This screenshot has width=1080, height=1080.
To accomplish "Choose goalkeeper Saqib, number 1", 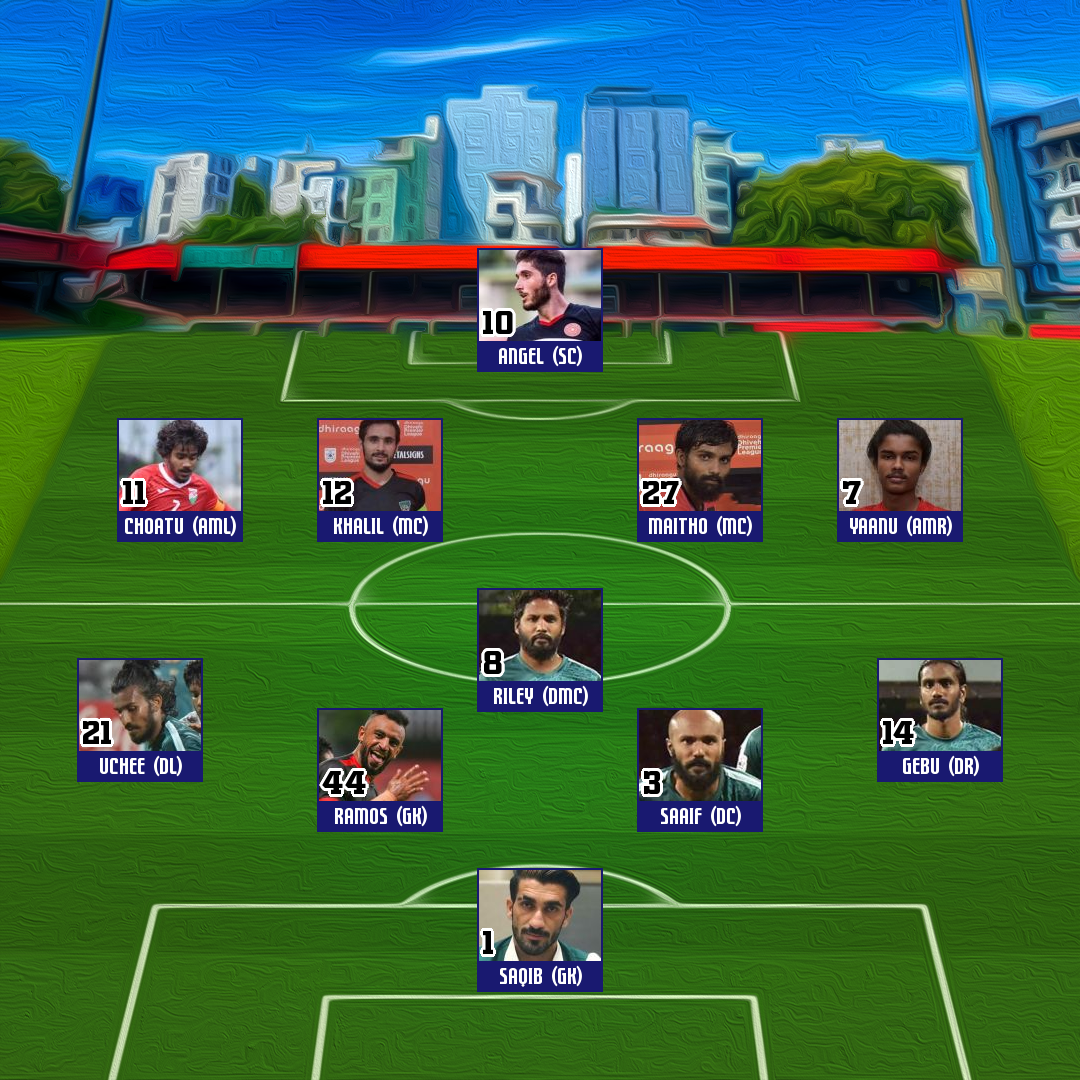I will (x=540, y=930).
